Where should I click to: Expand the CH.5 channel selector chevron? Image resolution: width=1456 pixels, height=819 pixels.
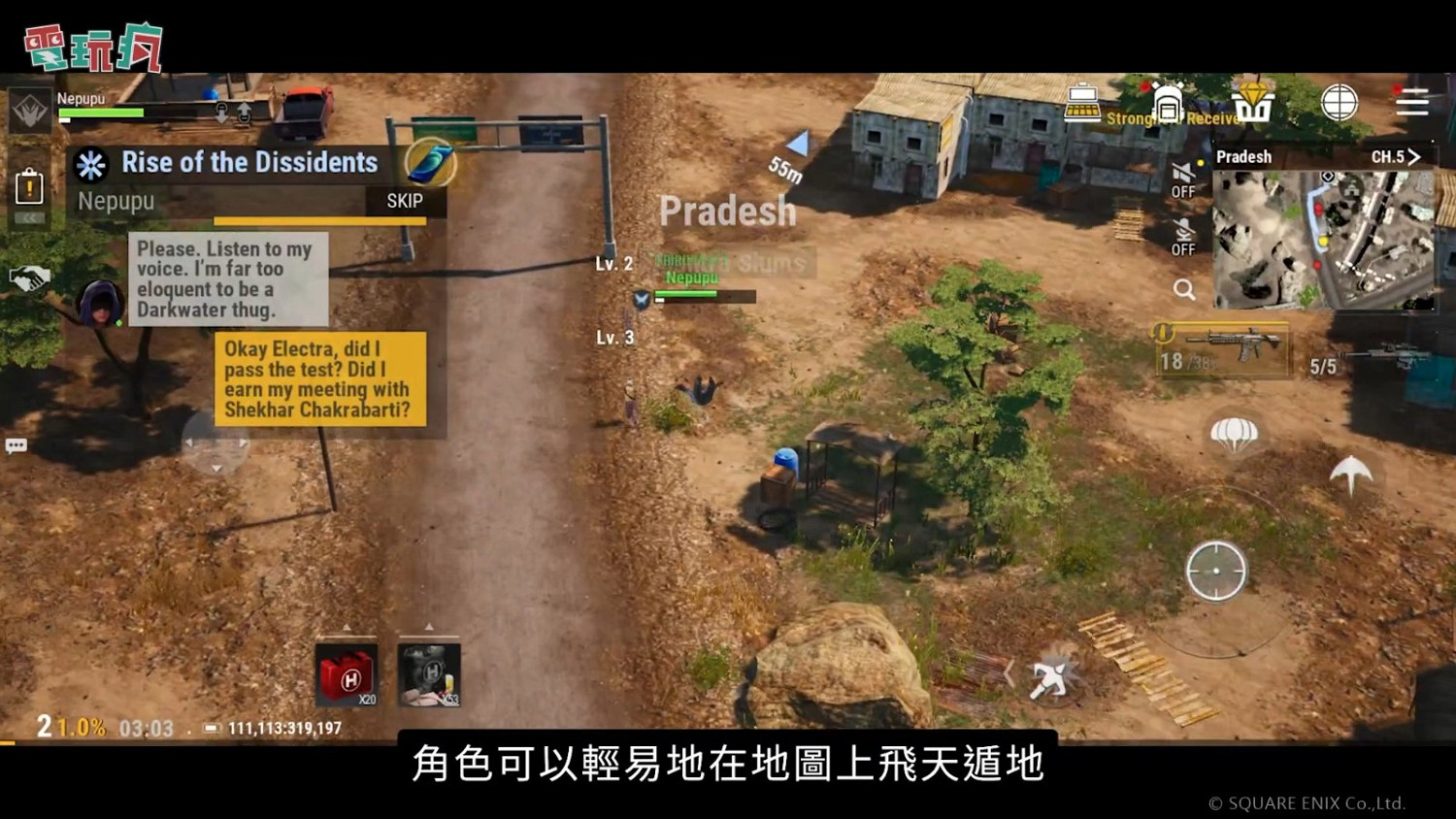tap(1416, 157)
